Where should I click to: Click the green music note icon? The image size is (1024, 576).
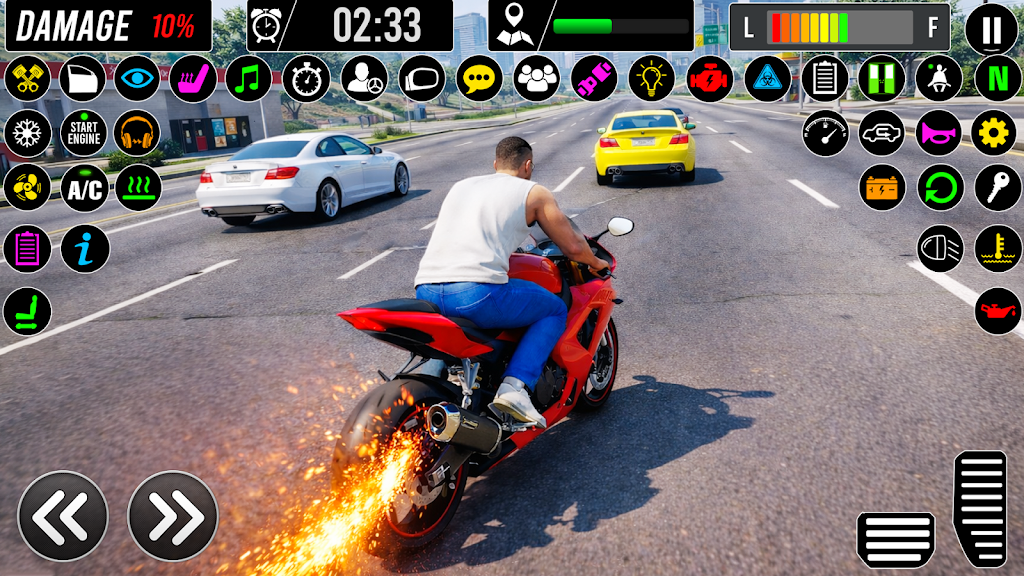[249, 78]
